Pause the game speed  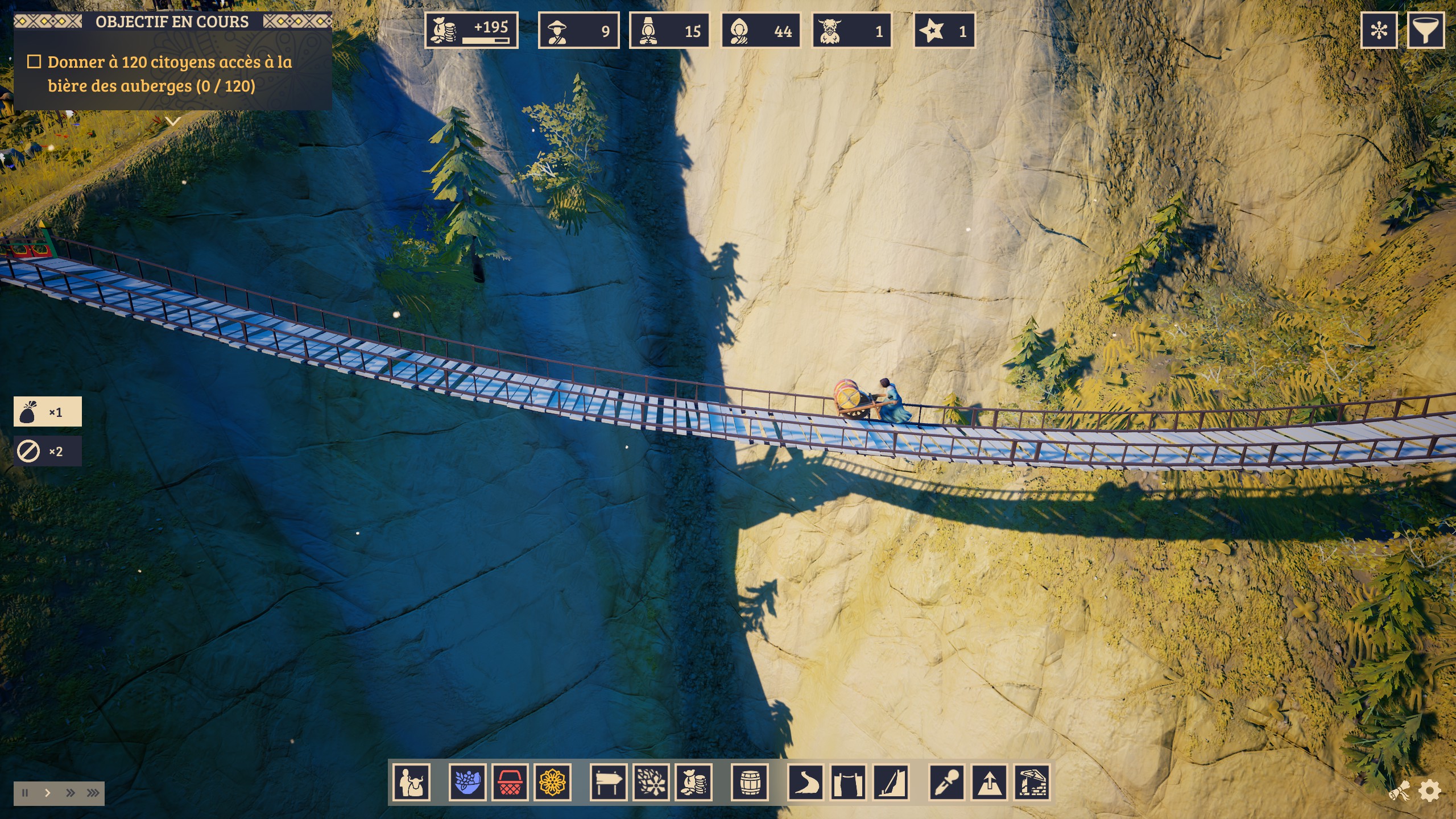point(25,793)
